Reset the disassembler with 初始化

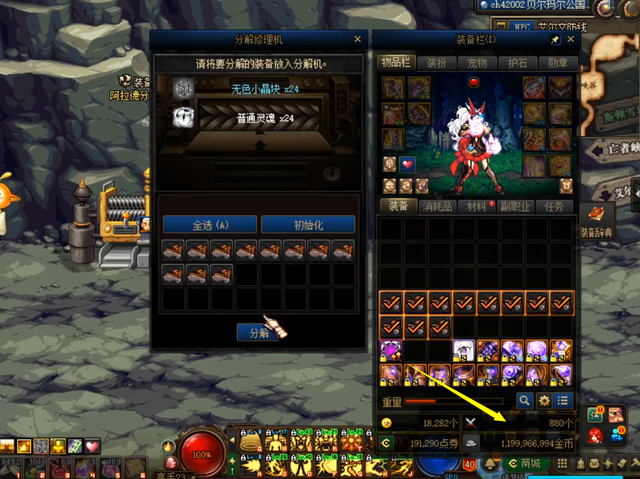pyautogui.click(x=308, y=224)
